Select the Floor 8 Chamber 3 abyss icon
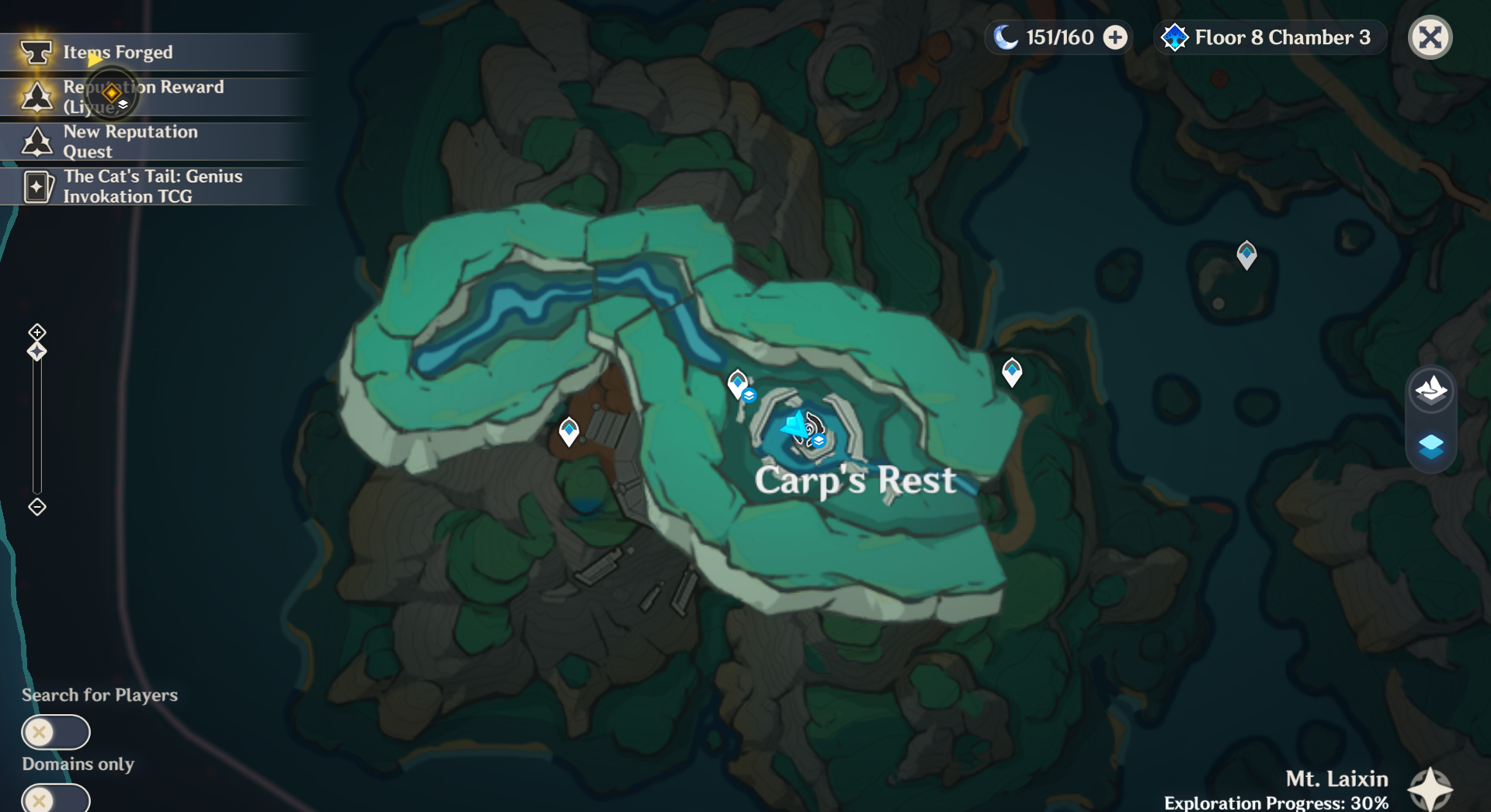The image size is (1491, 812). tap(1175, 36)
